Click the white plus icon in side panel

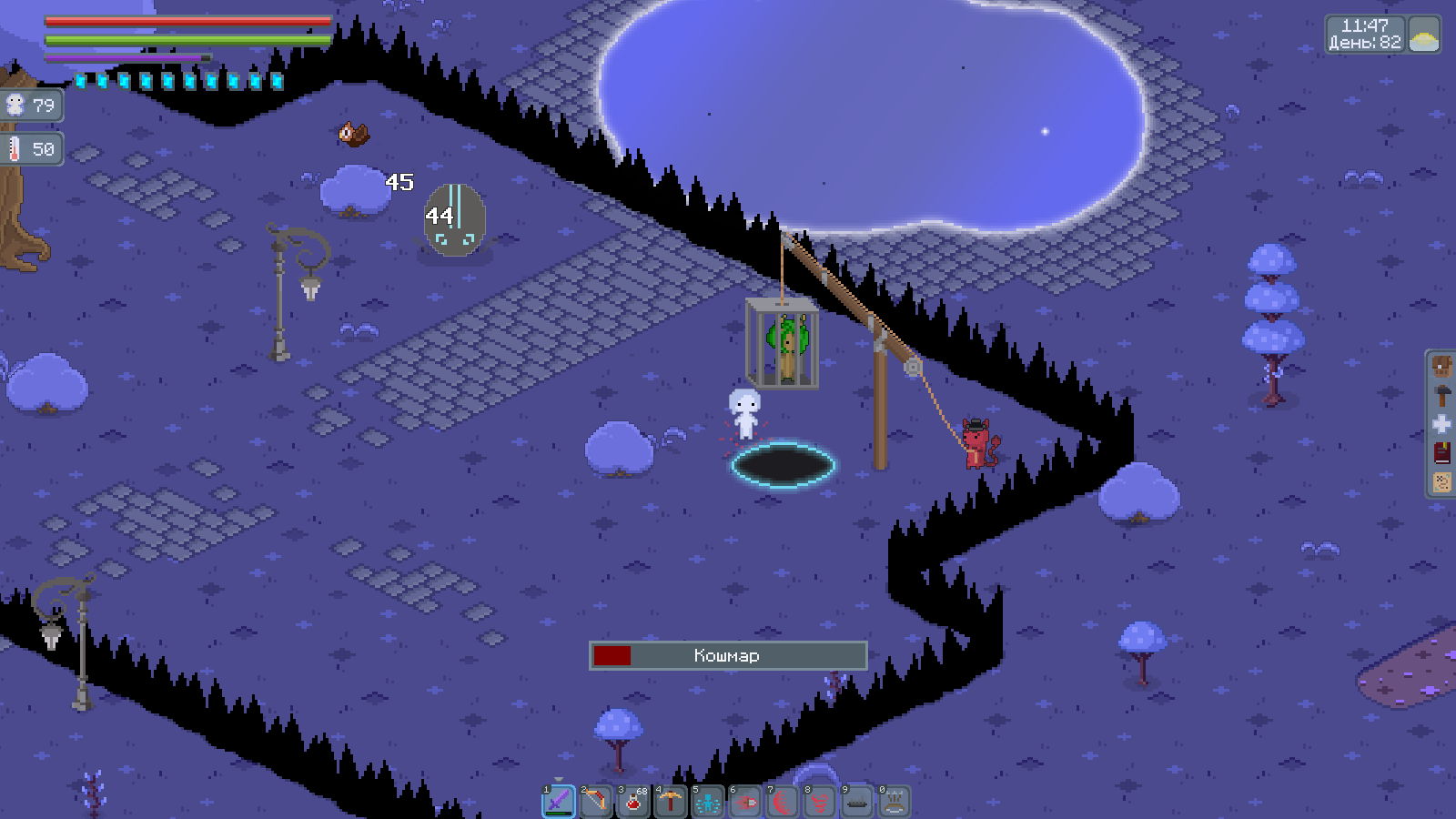1441,424
